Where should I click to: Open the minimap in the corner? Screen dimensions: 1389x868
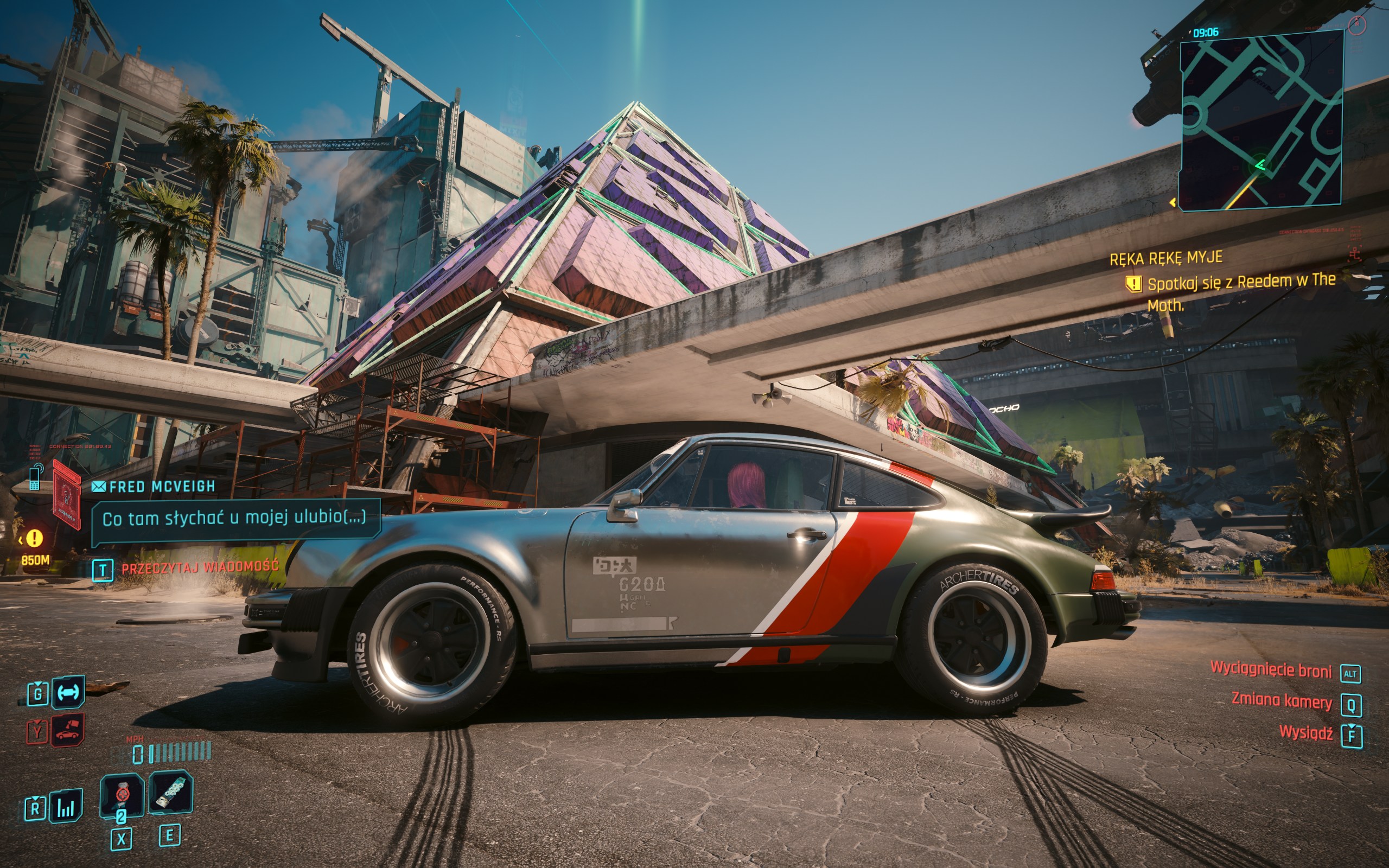coord(1260,120)
